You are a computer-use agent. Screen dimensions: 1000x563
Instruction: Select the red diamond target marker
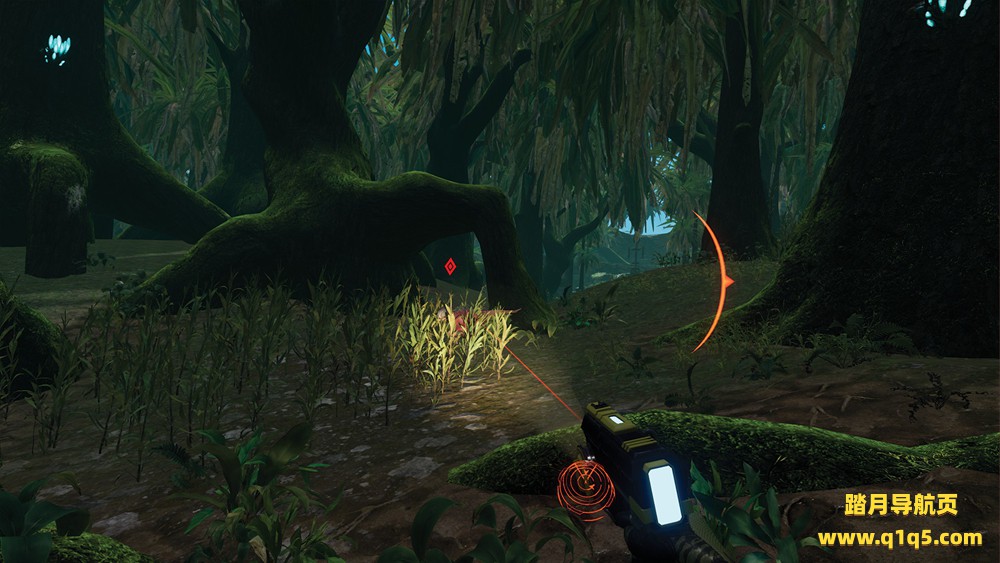click(451, 267)
